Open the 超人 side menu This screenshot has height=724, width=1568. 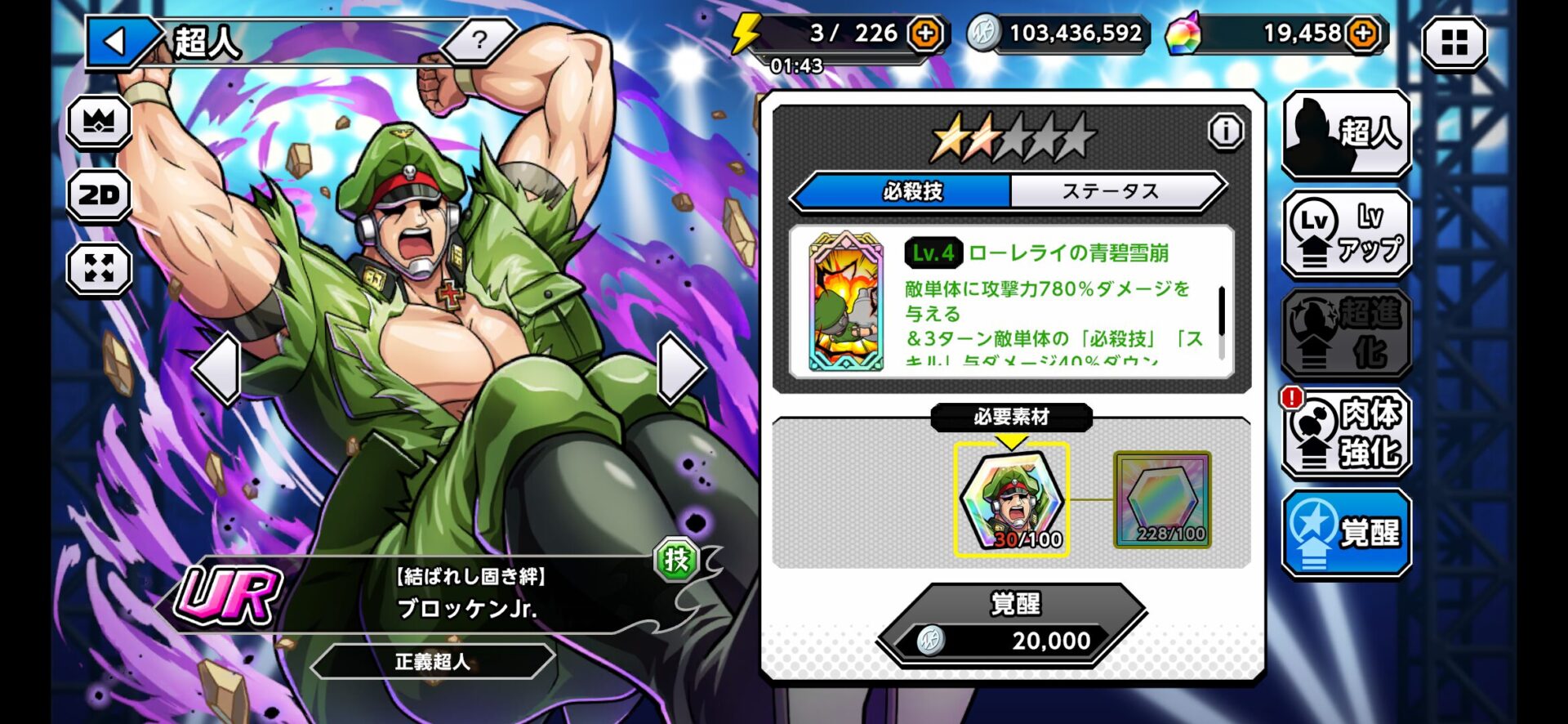[x=1346, y=134]
